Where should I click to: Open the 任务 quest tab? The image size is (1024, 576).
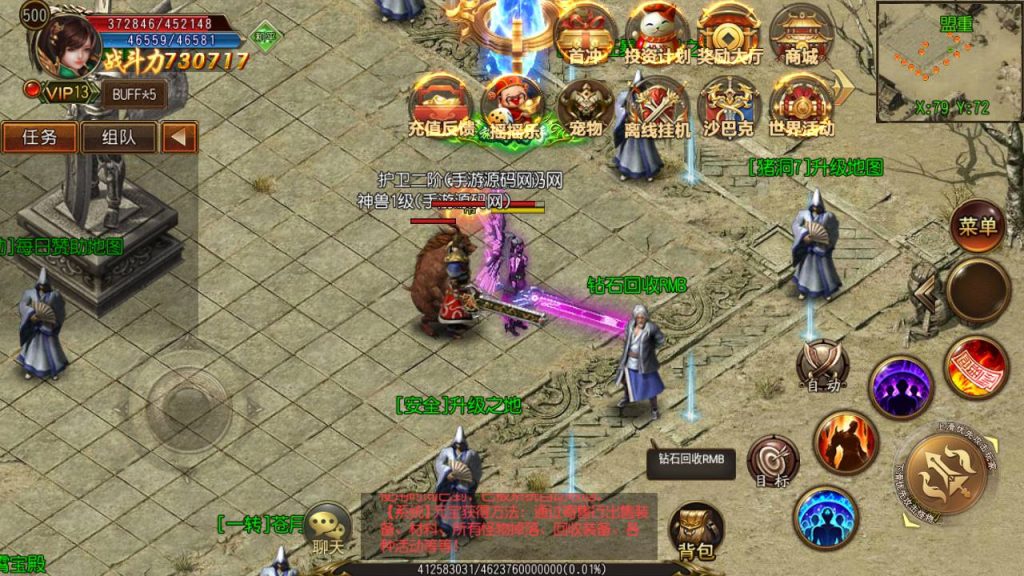point(40,137)
